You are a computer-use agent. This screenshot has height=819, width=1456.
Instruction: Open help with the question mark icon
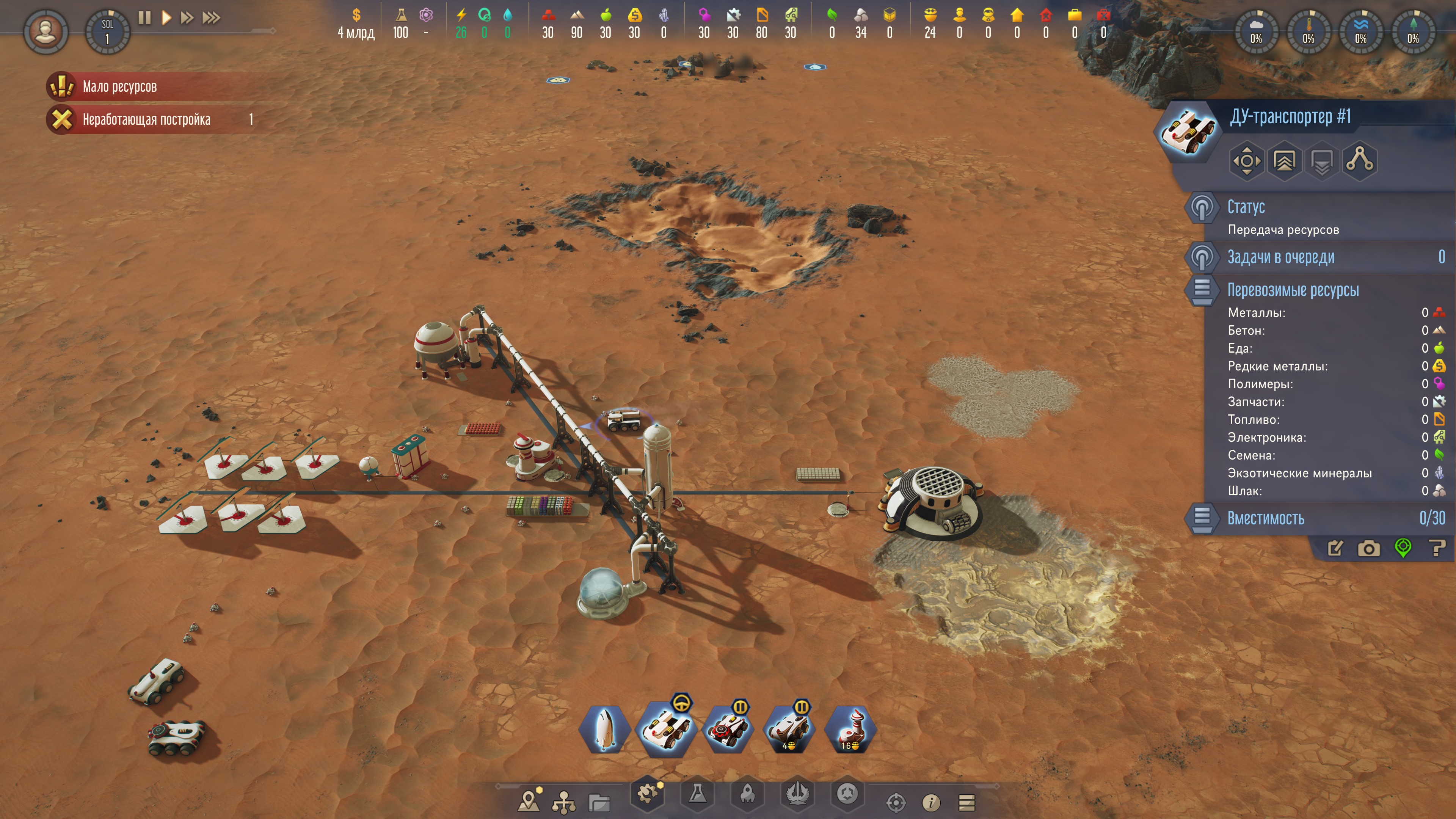1437,547
